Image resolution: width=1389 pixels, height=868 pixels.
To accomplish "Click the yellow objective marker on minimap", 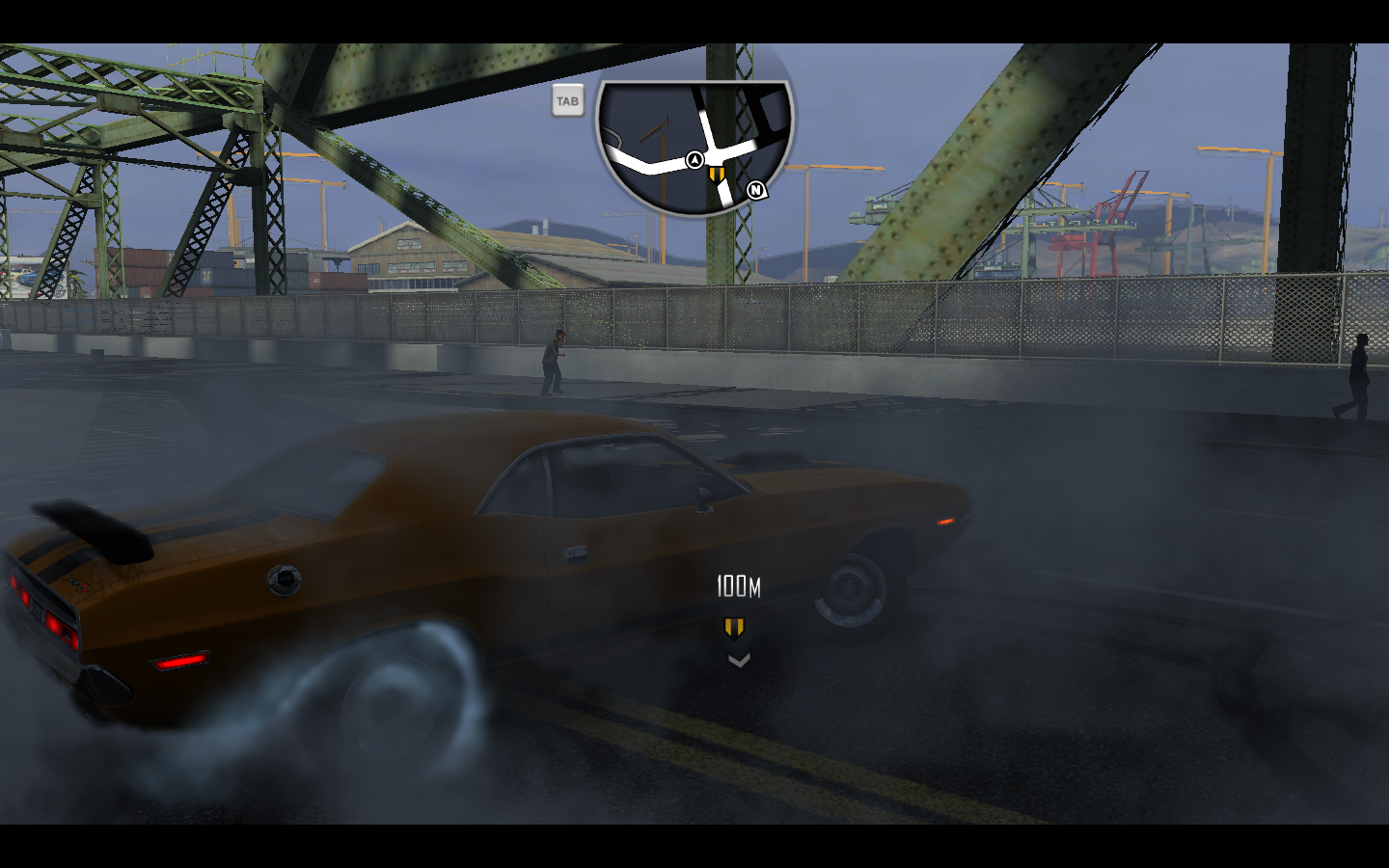I will (715, 174).
